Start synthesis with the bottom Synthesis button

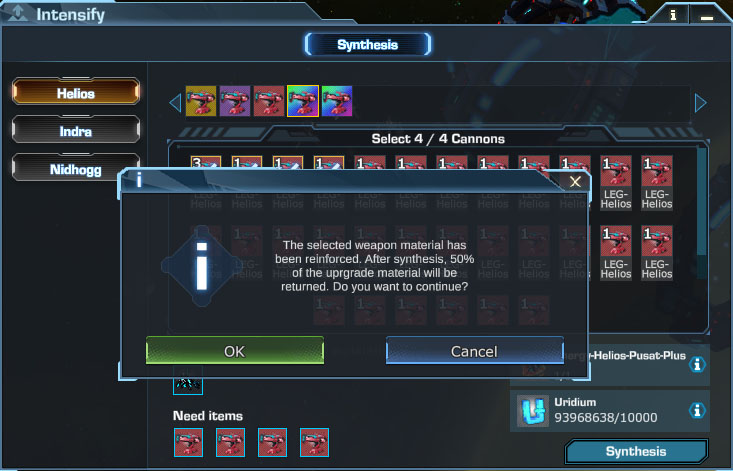[635, 452]
